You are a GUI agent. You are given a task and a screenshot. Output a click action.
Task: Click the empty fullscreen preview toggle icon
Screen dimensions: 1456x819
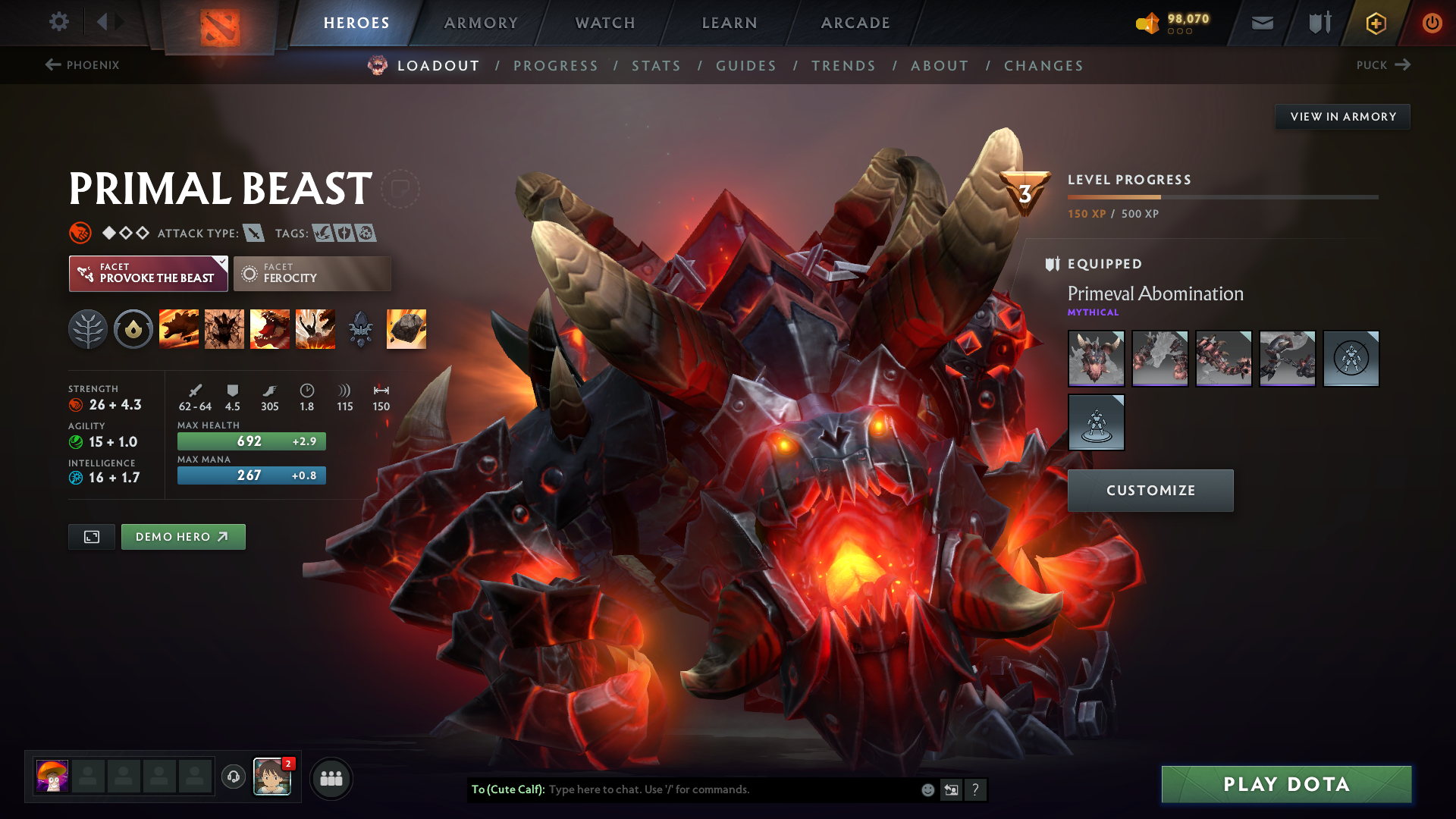click(x=91, y=536)
